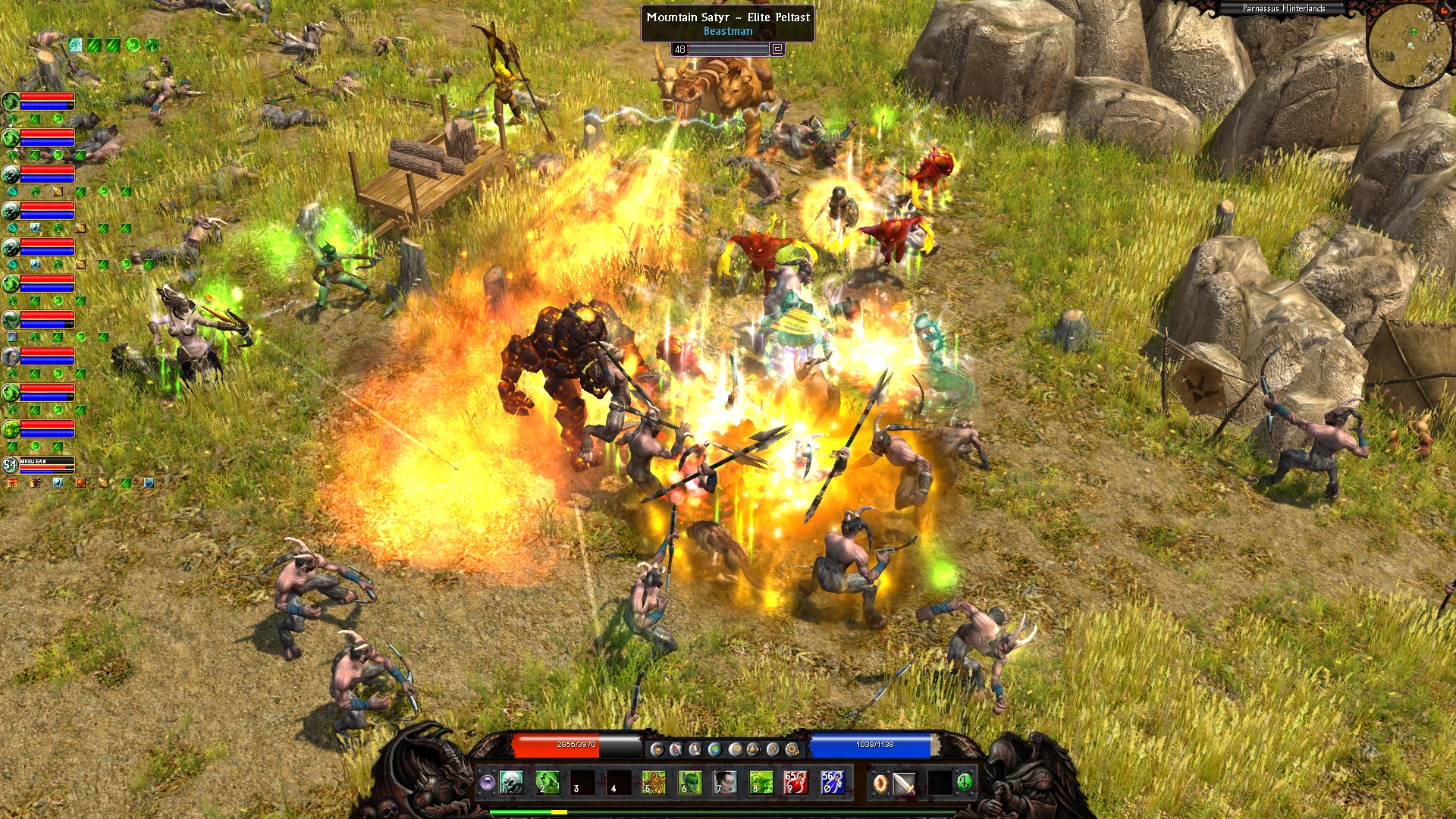
Task: Activate the green wolf summon skill
Action: [x=547, y=782]
